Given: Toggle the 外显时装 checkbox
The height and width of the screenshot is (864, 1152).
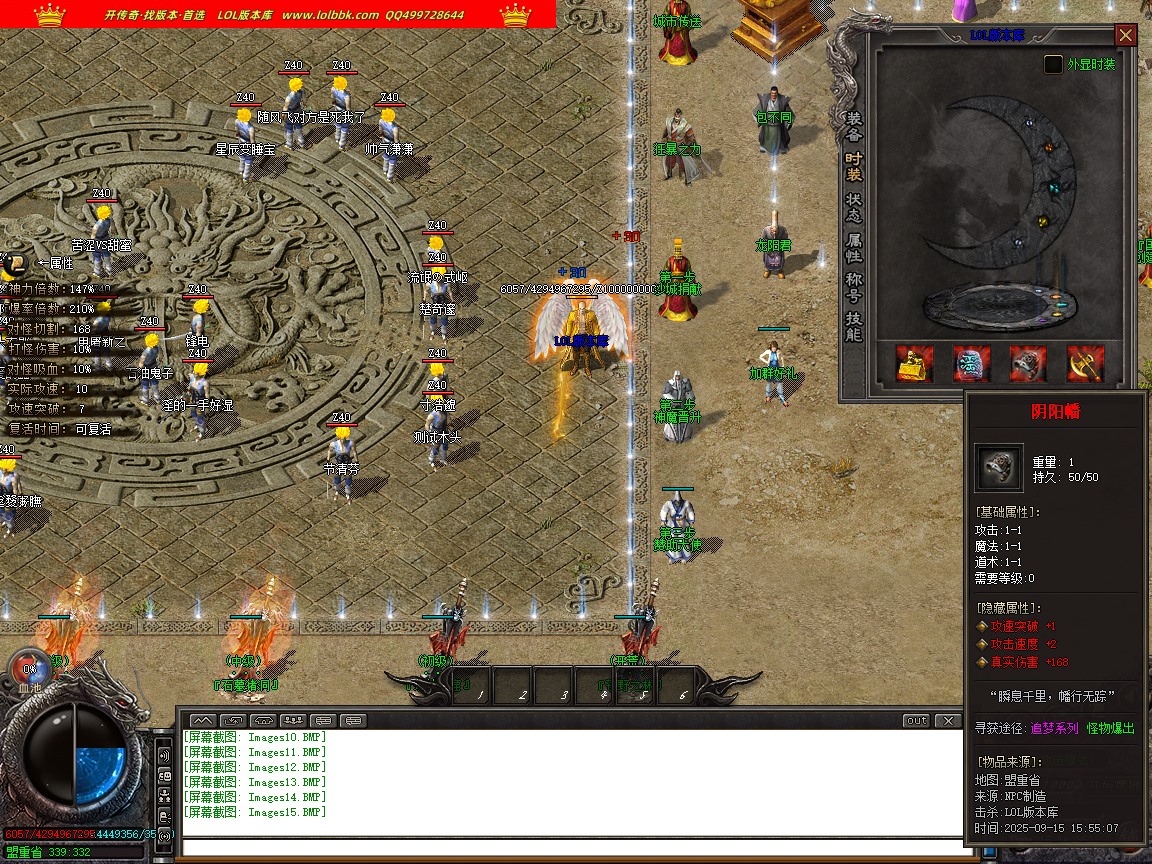Looking at the screenshot, I should tap(1053, 64).
